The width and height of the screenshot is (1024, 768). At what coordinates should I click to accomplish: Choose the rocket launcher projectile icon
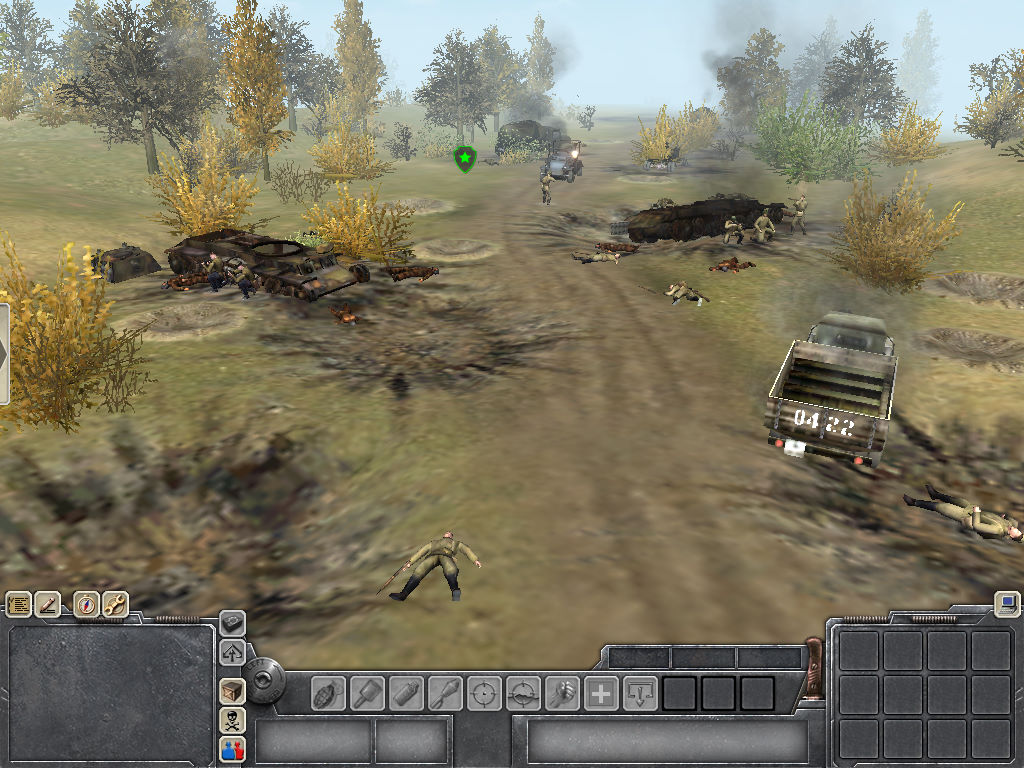445,693
